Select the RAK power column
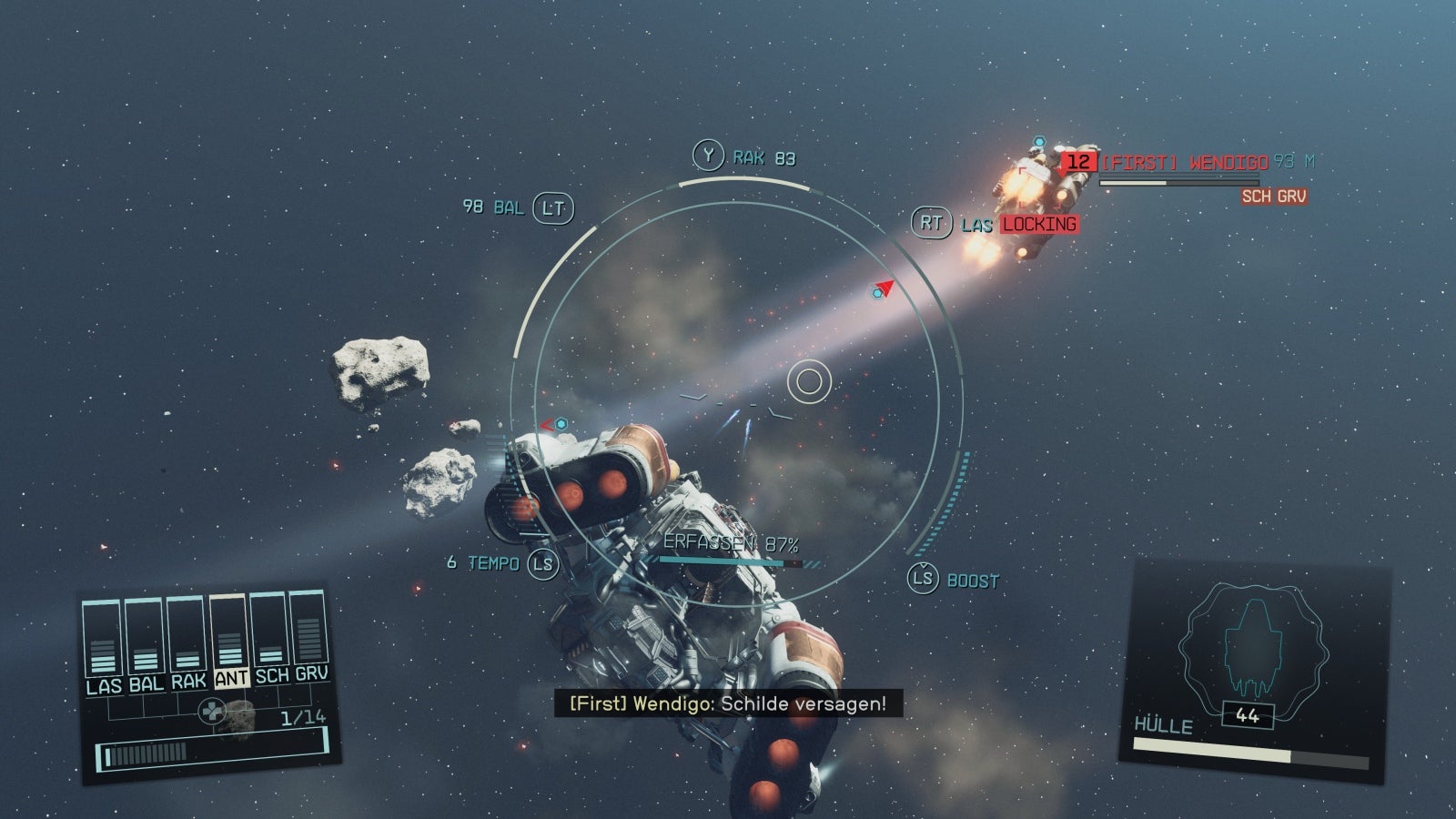 pos(187,635)
